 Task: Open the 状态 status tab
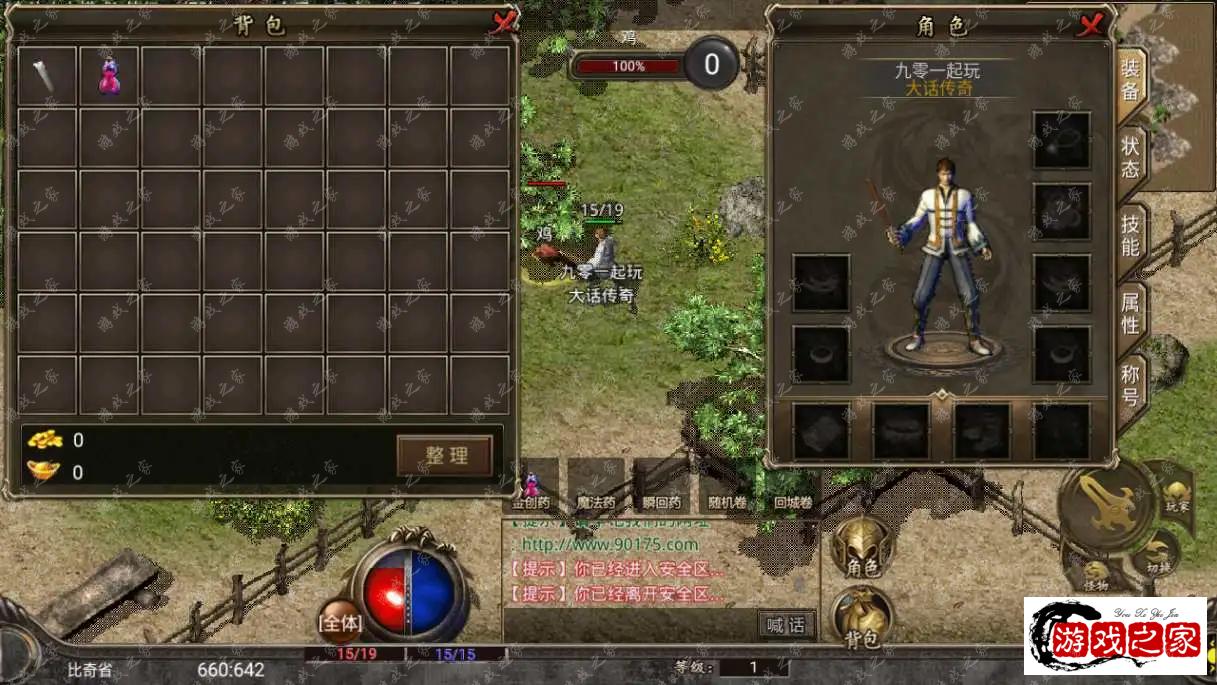[1130, 157]
